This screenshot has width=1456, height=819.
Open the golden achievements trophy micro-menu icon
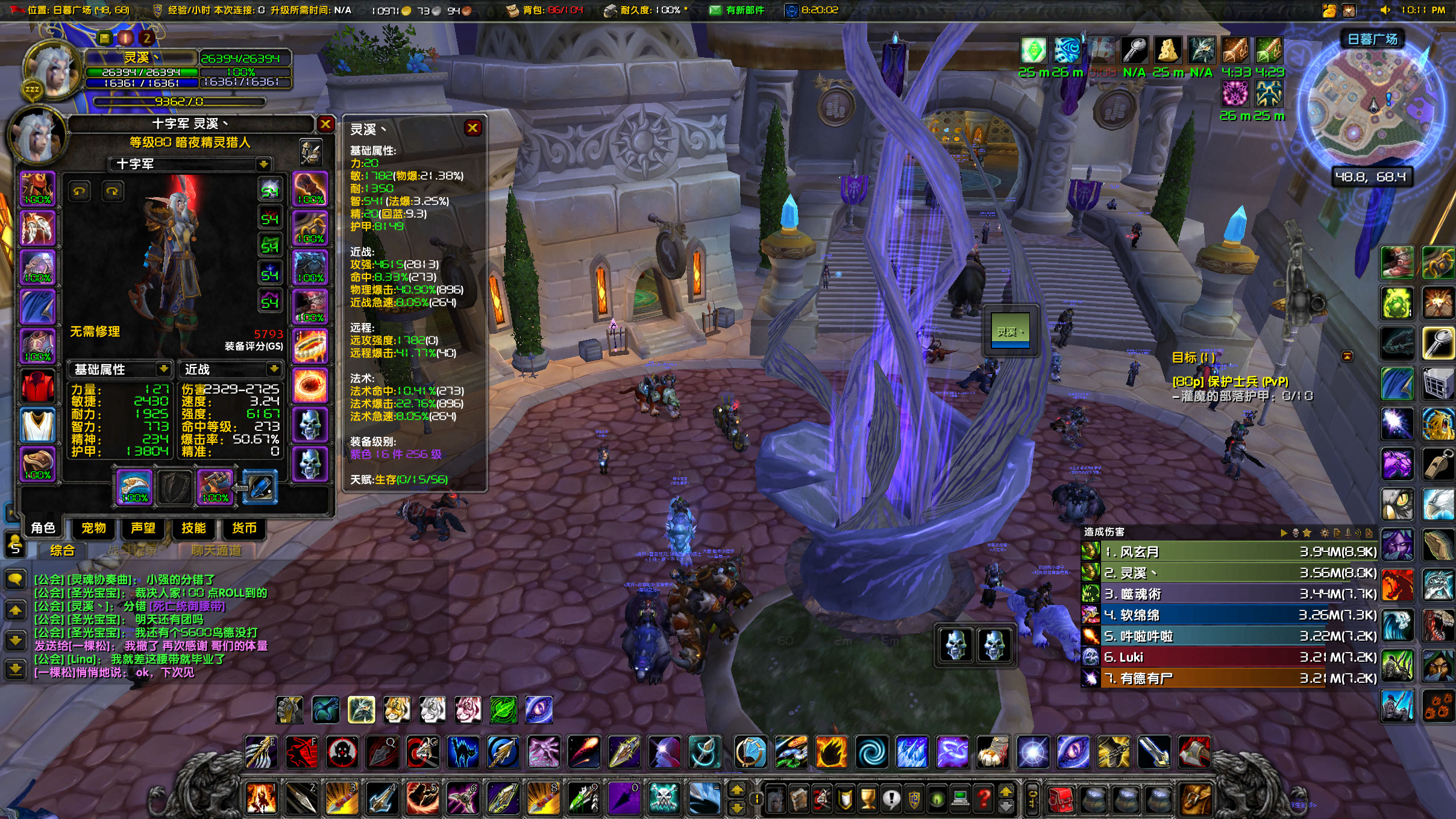pyautogui.click(x=867, y=799)
